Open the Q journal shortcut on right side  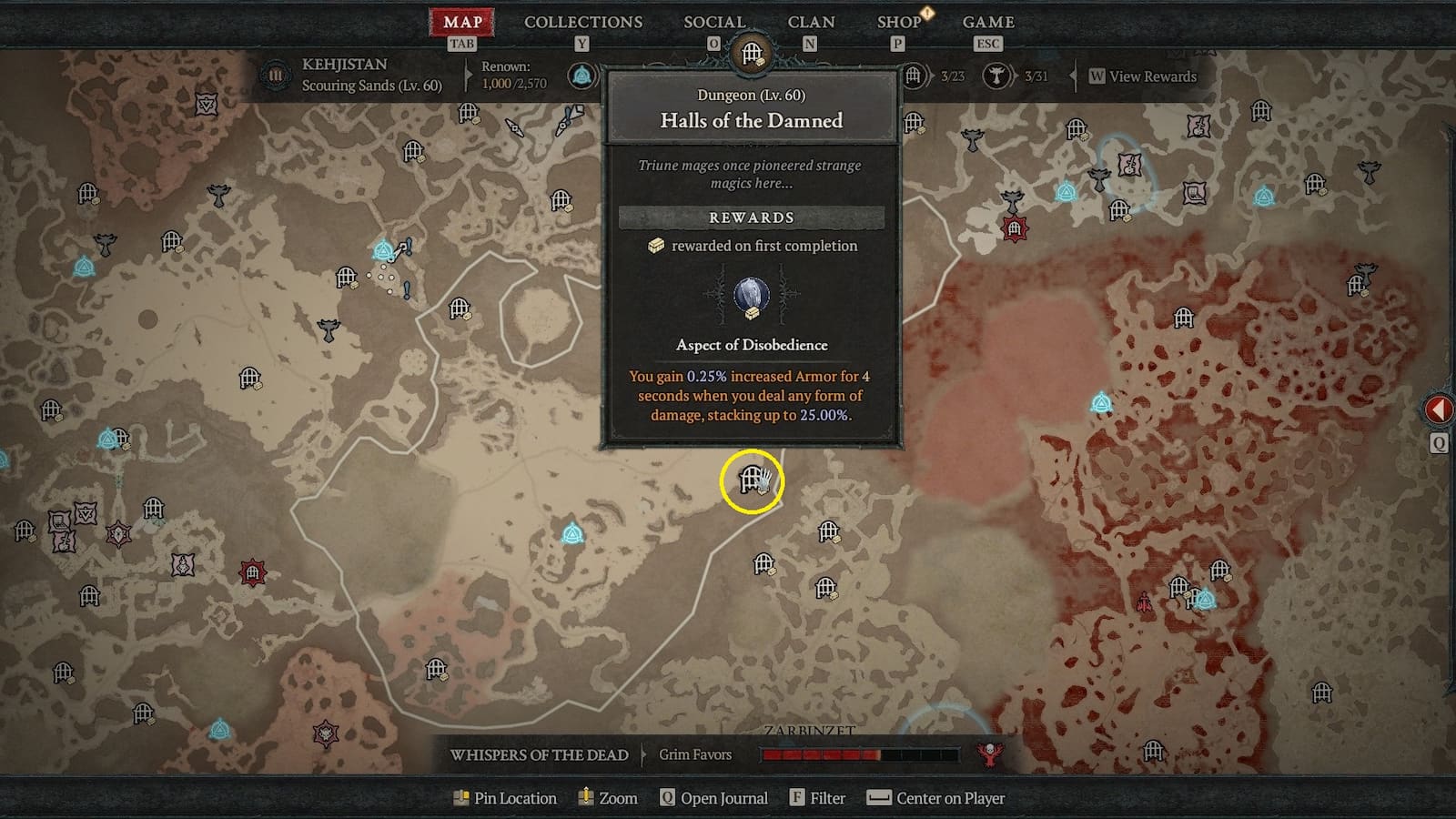(x=1441, y=443)
